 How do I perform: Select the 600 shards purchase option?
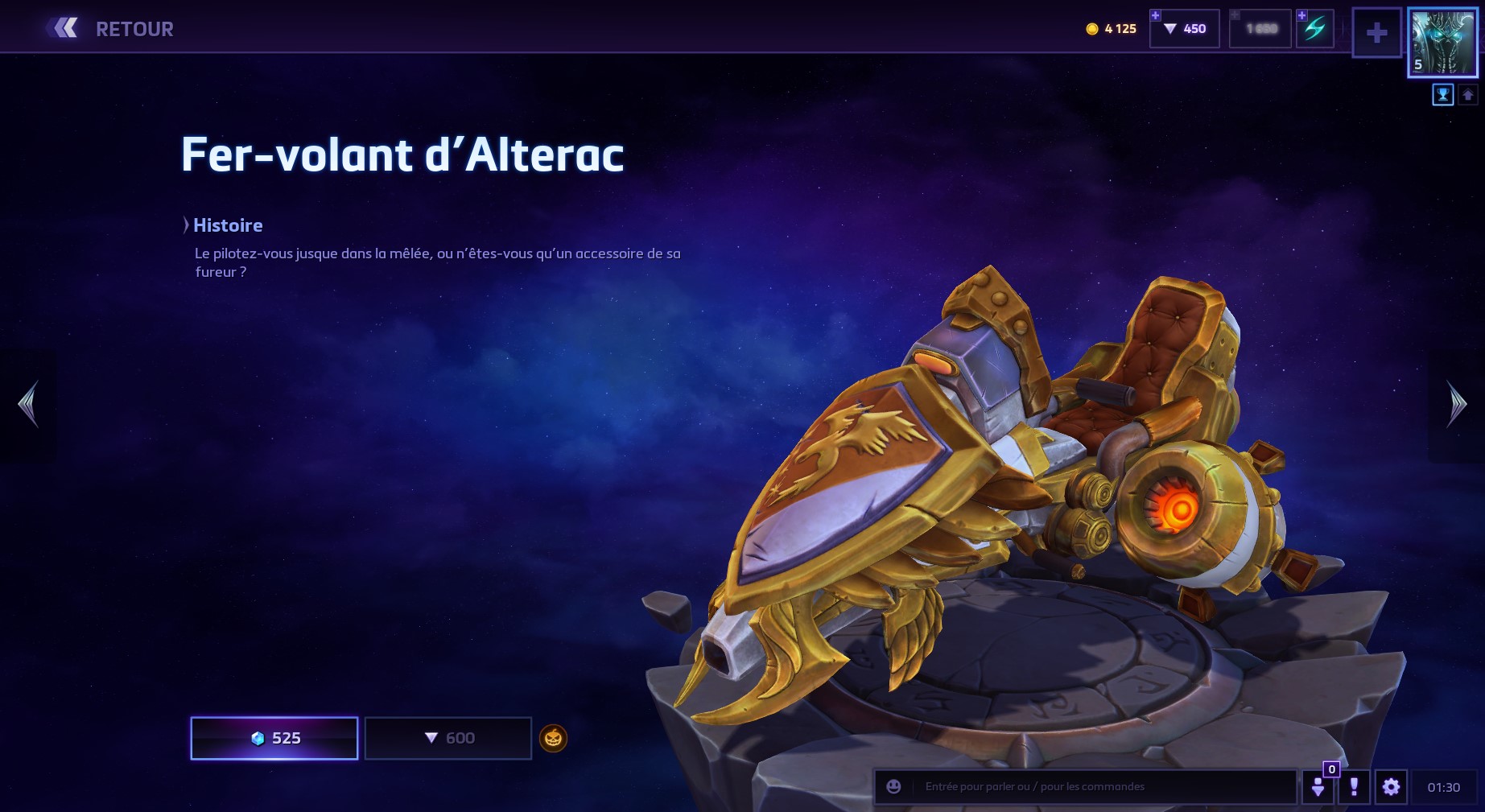click(448, 738)
